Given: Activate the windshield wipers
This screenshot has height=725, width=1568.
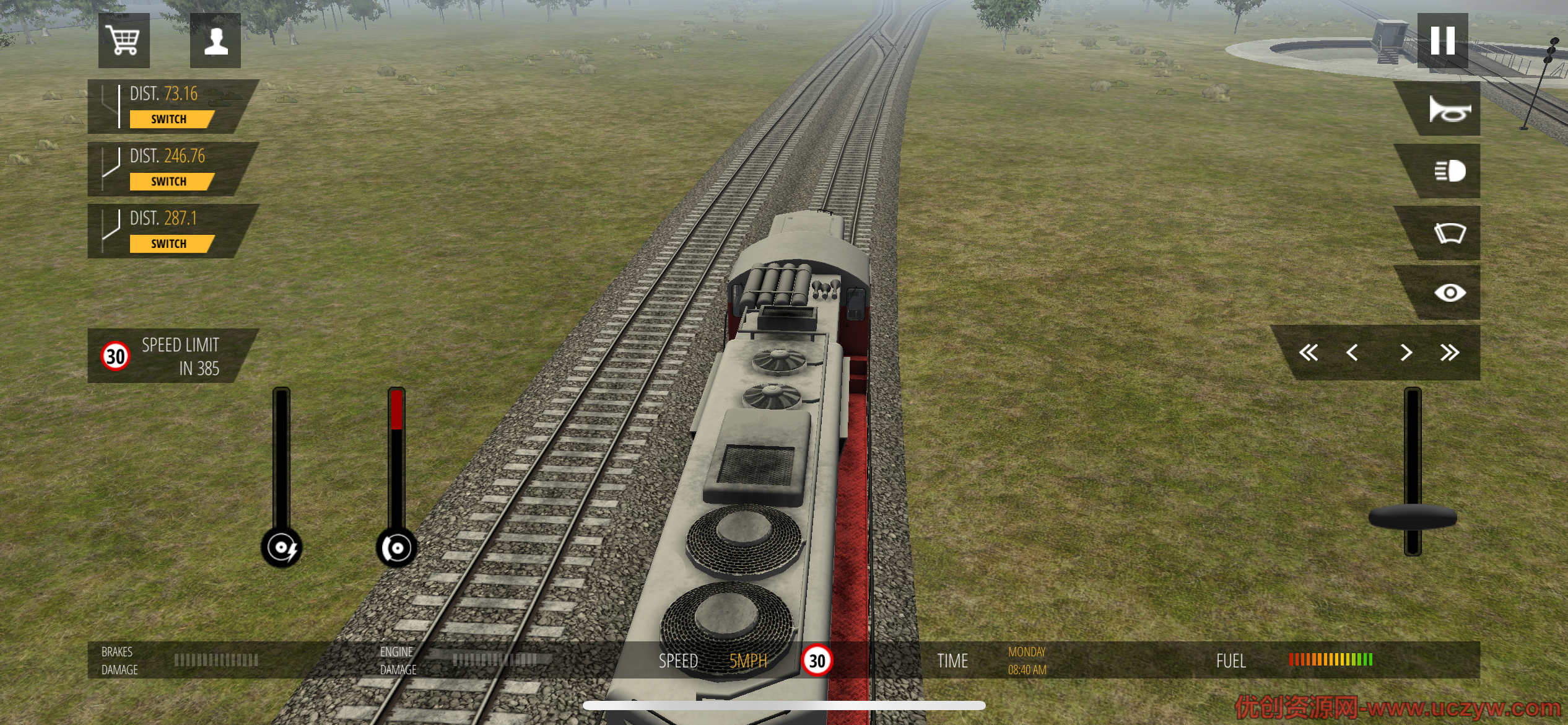Looking at the screenshot, I should 1449,233.
